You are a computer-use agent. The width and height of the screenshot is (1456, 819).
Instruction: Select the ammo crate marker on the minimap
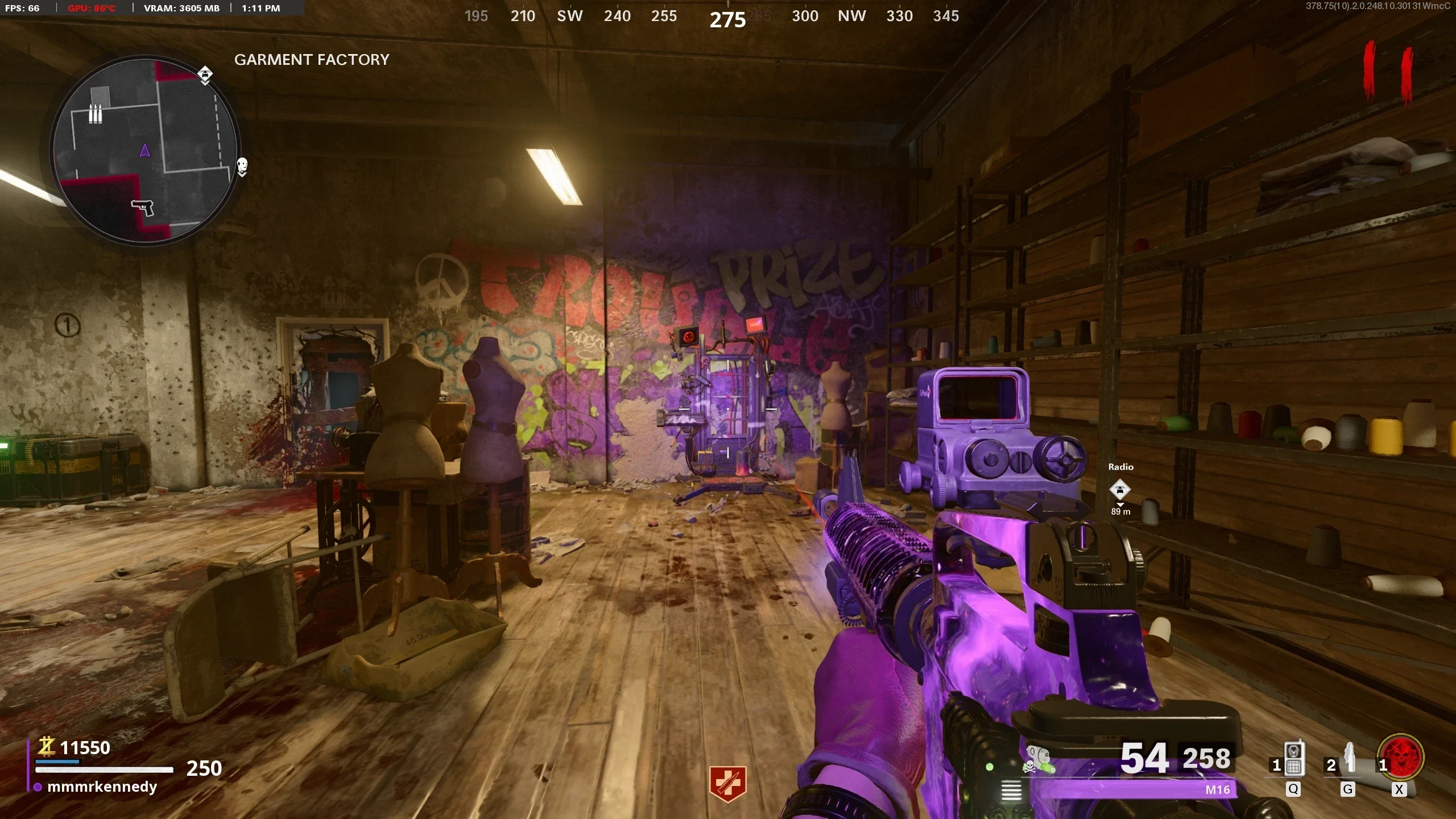point(96,114)
